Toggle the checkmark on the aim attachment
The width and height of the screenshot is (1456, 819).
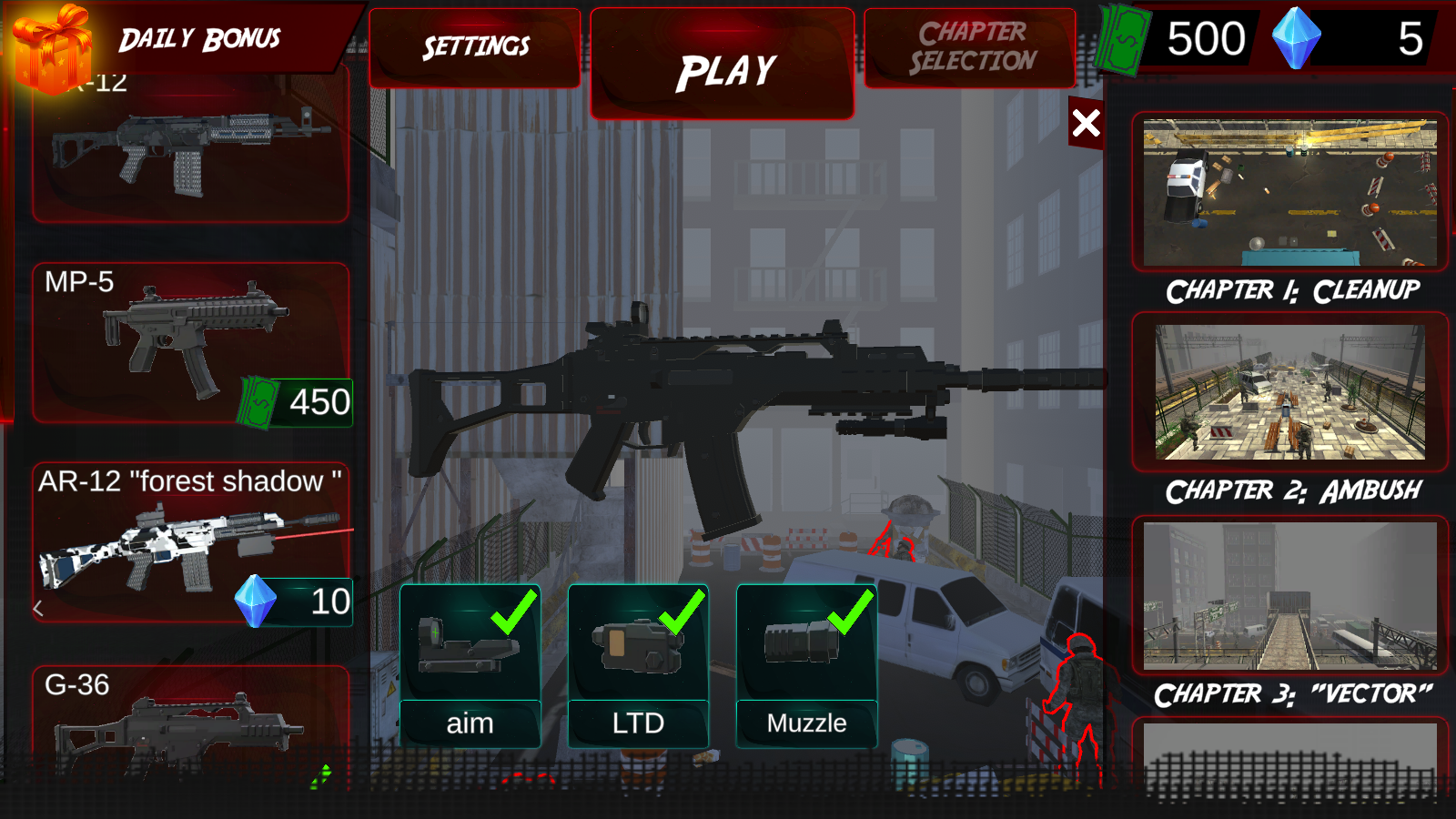tap(515, 613)
